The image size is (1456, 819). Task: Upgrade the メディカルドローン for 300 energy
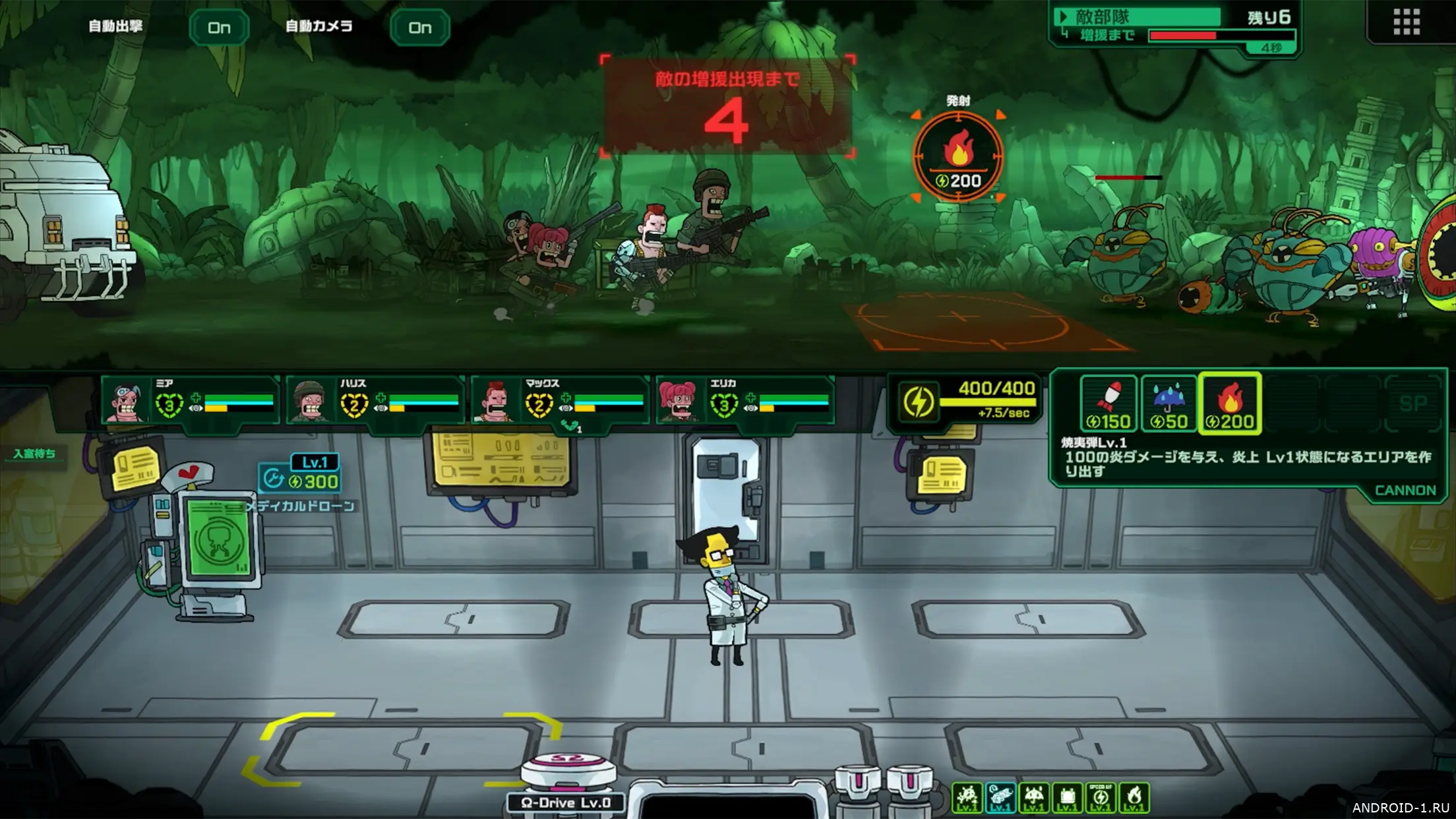301,481
